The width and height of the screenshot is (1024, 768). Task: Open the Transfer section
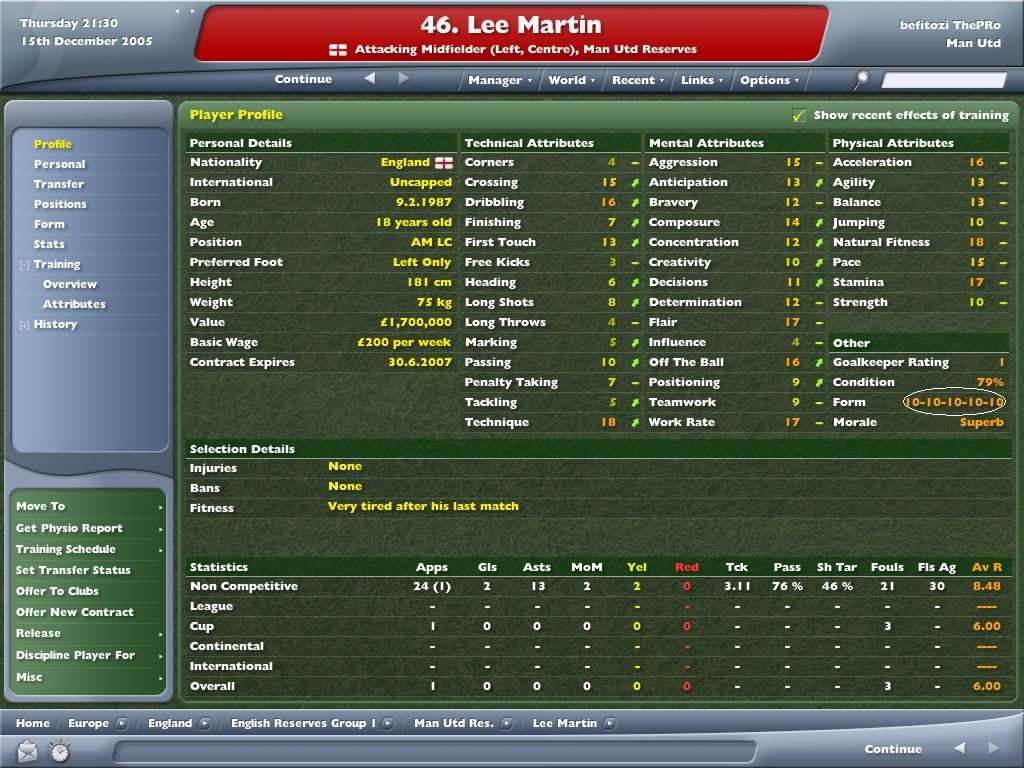59,184
